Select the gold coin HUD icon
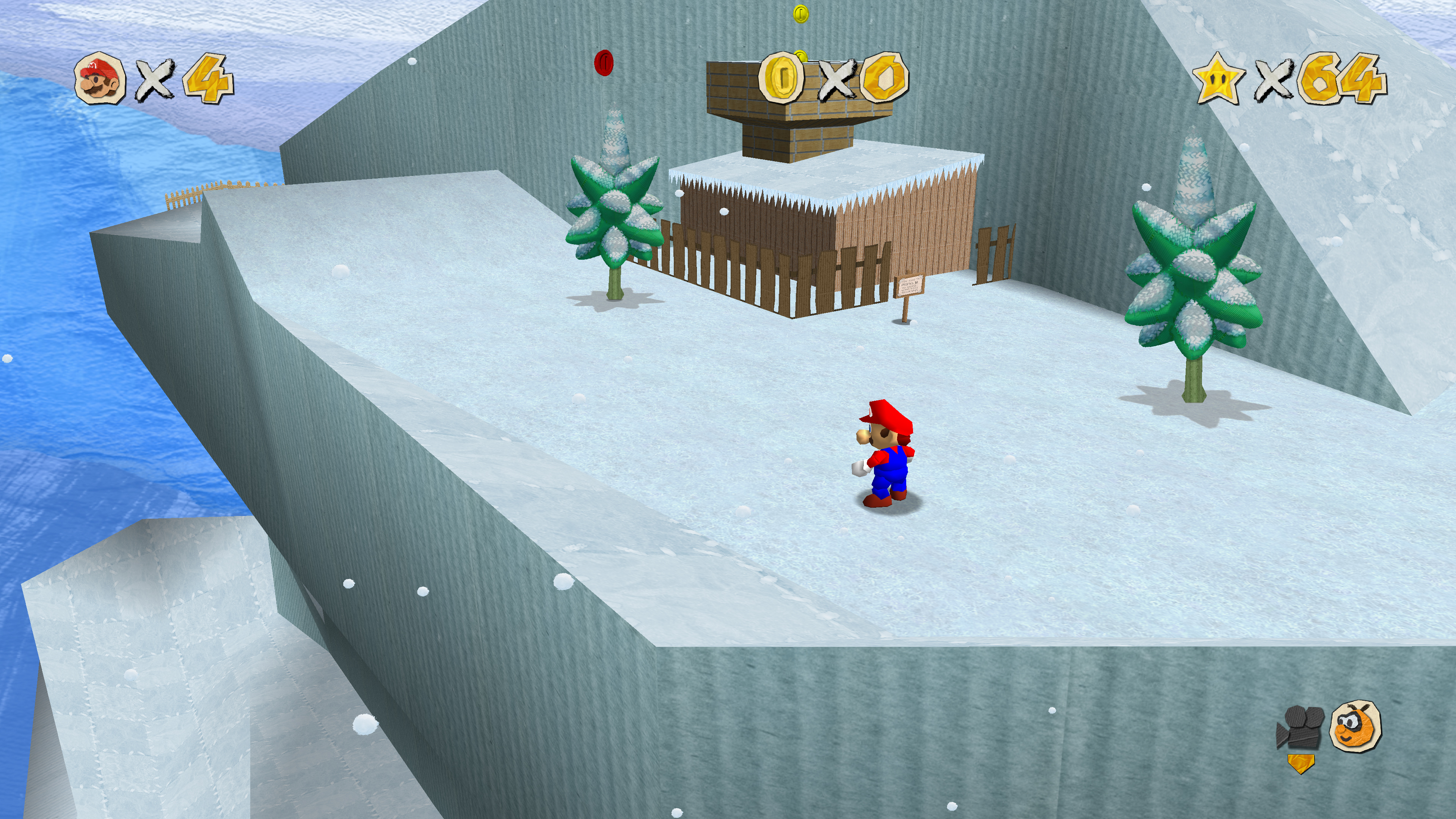This screenshot has width=1456, height=819. point(781,78)
